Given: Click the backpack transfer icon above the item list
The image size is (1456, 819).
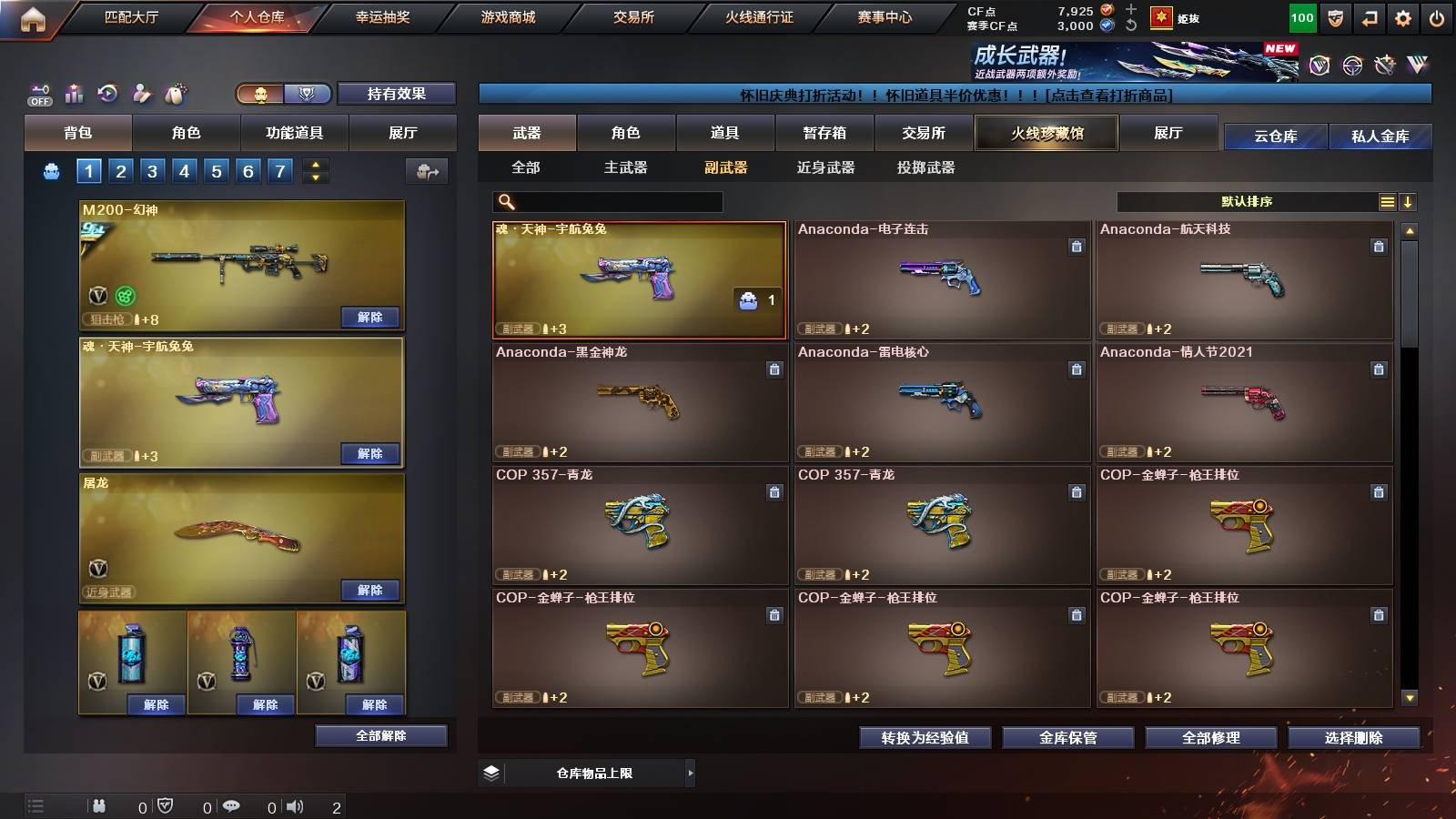Looking at the screenshot, I should [426, 169].
